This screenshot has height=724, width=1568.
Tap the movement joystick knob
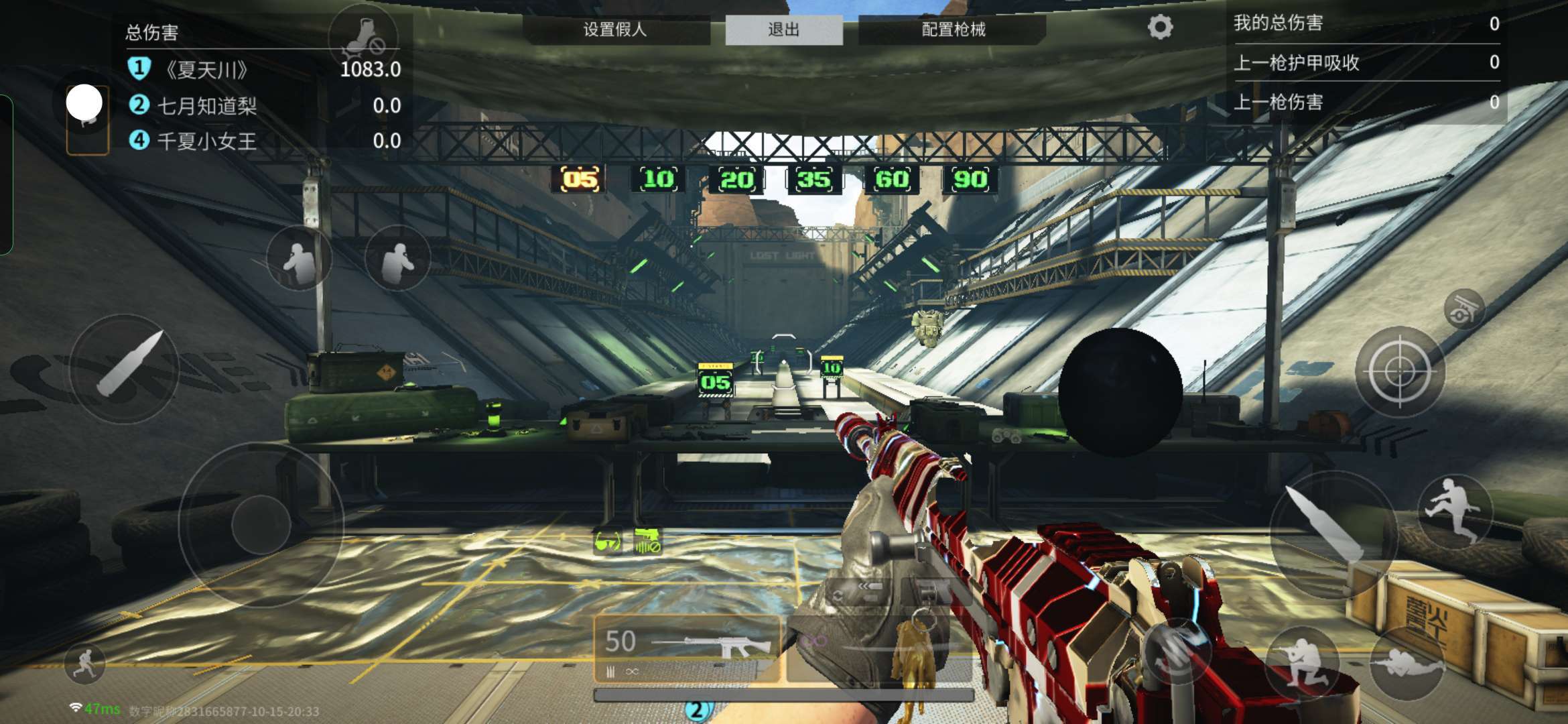261,525
